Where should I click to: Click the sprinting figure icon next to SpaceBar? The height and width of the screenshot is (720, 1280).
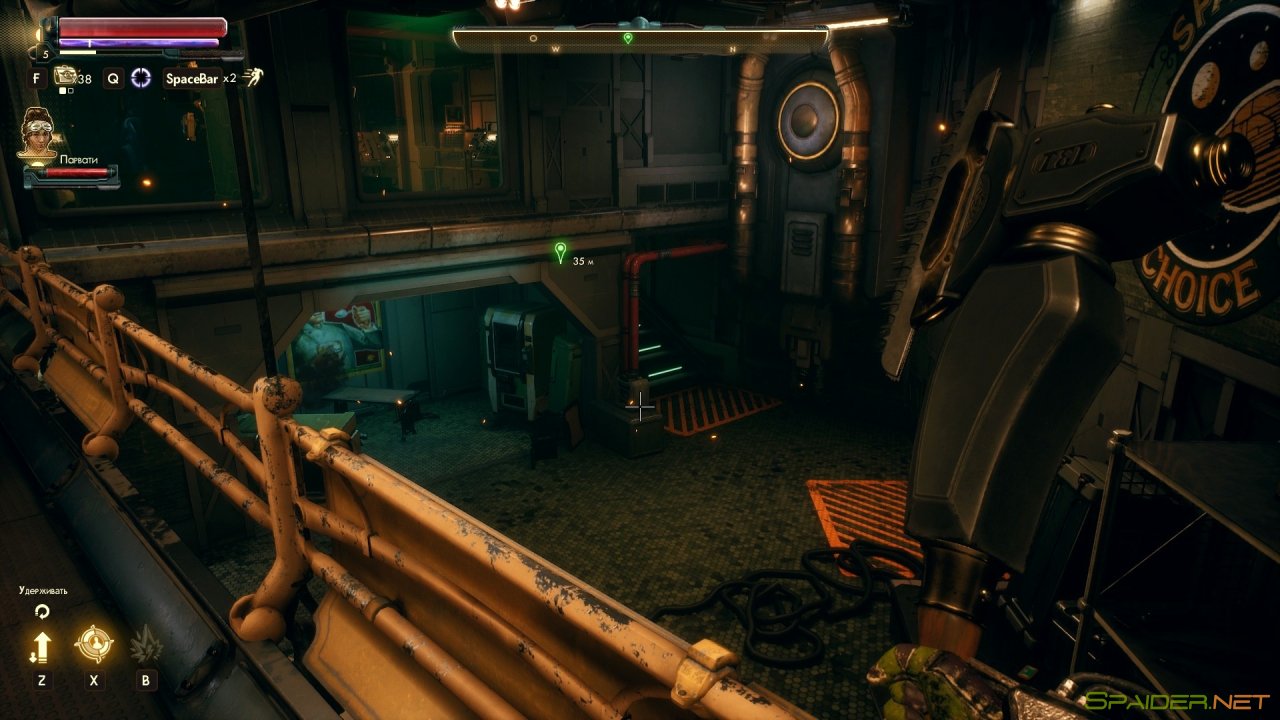click(251, 78)
